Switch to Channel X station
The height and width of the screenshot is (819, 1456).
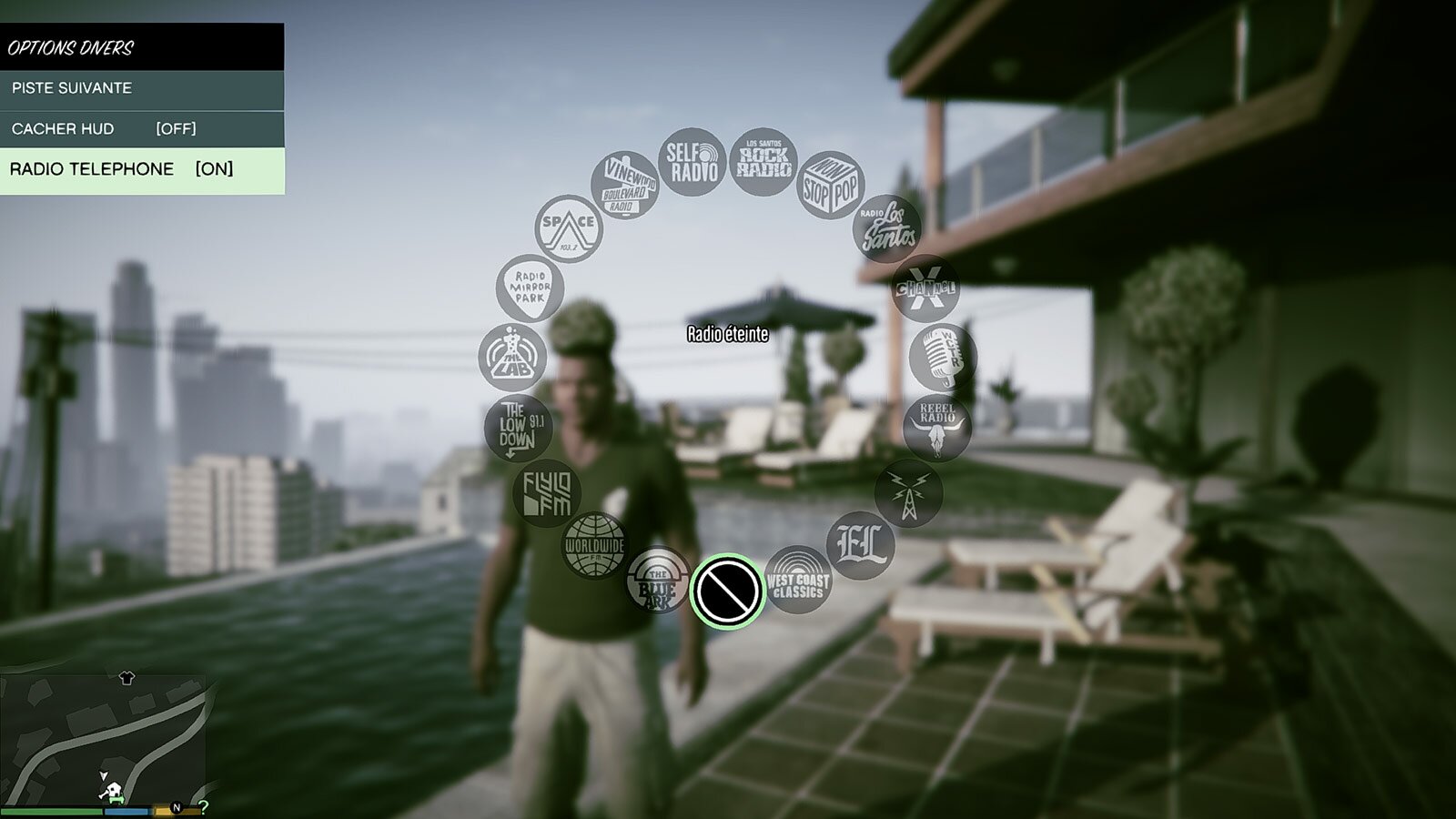pyautogui.click(x=925, y=288)
